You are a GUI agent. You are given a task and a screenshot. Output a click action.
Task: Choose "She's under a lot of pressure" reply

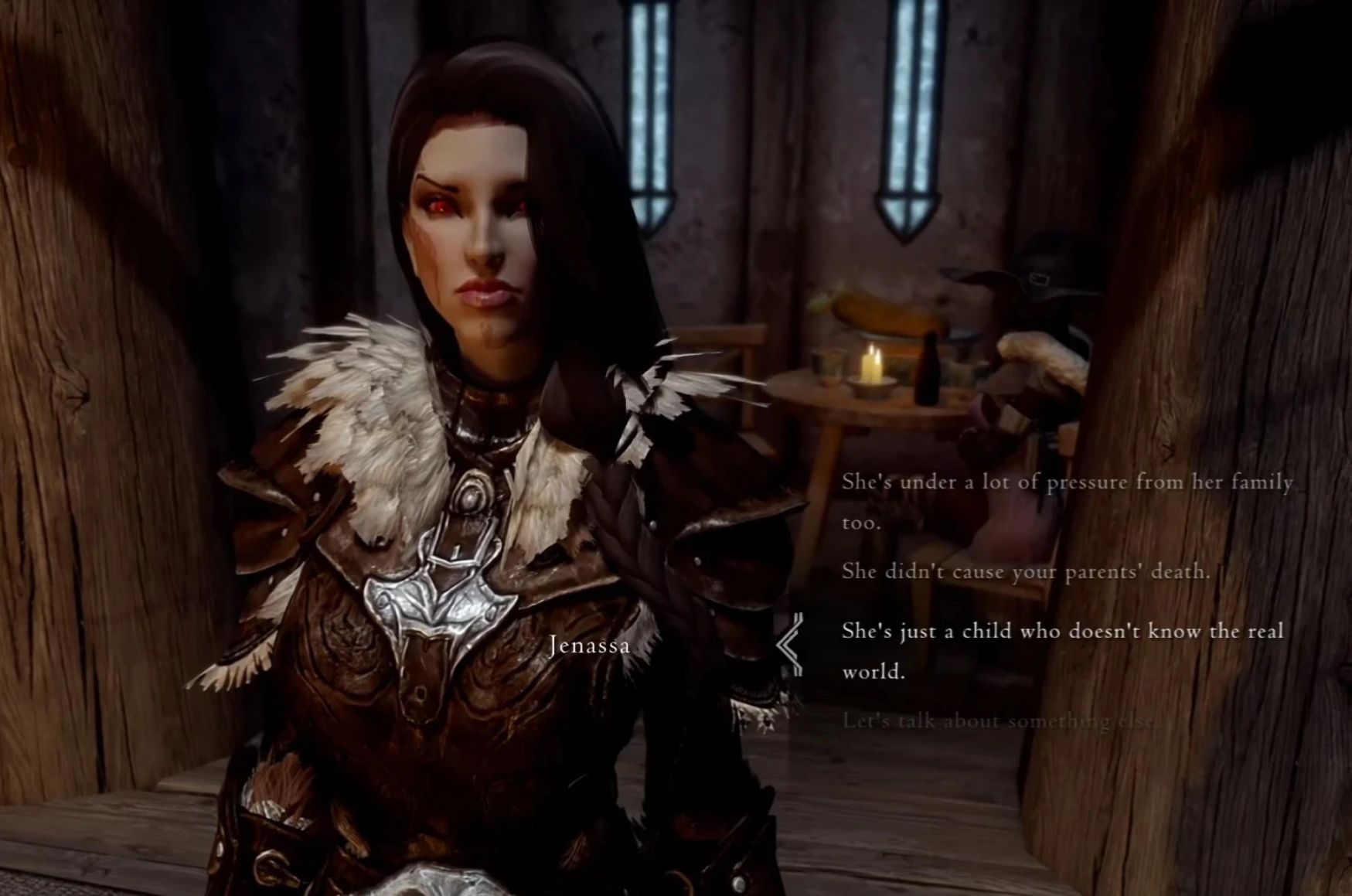click(1066, 483)
